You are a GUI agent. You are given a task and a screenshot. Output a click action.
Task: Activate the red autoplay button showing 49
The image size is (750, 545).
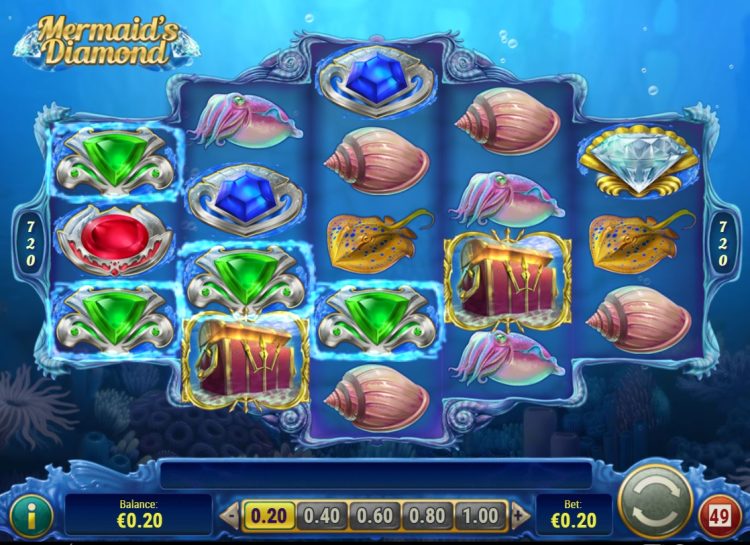point(720,516)
